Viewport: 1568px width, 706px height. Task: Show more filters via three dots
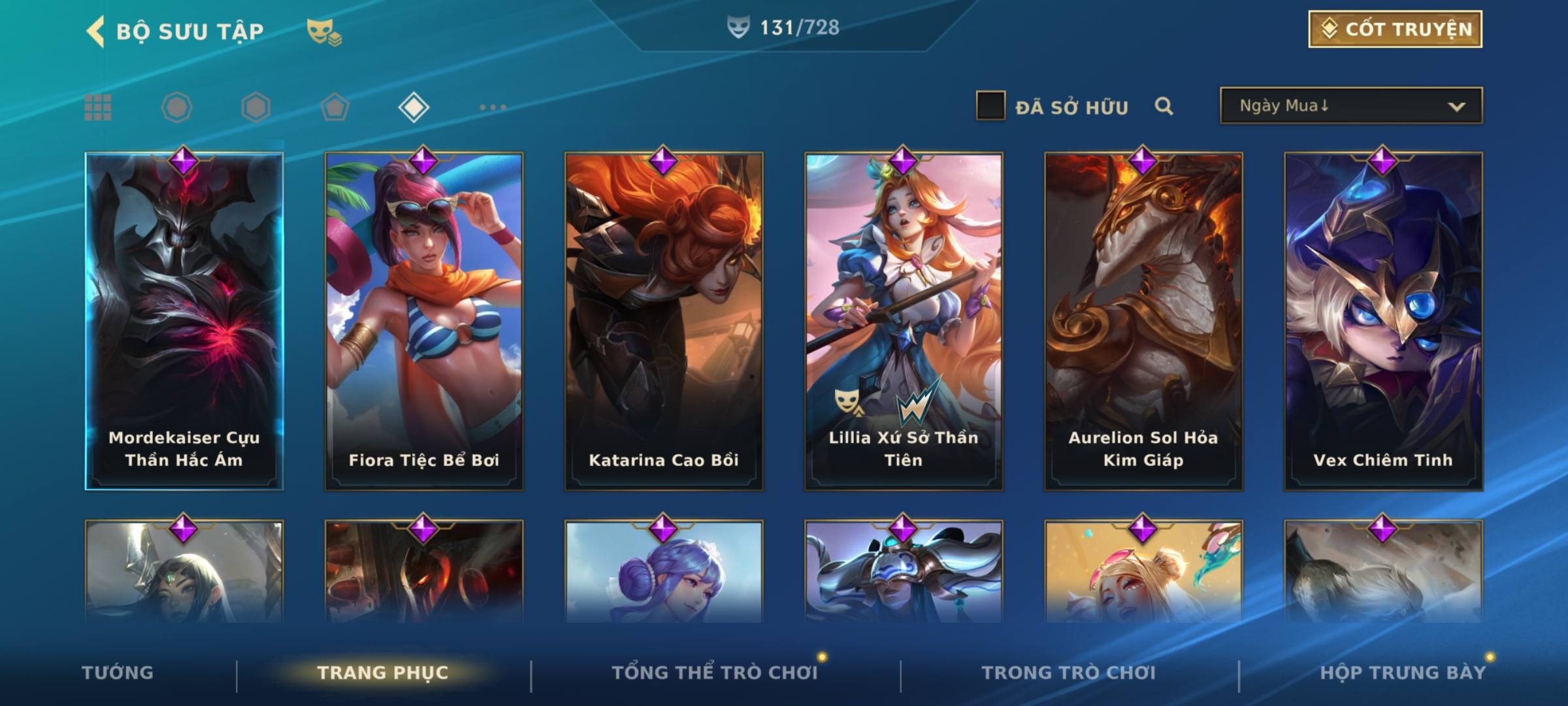[493, 107]
